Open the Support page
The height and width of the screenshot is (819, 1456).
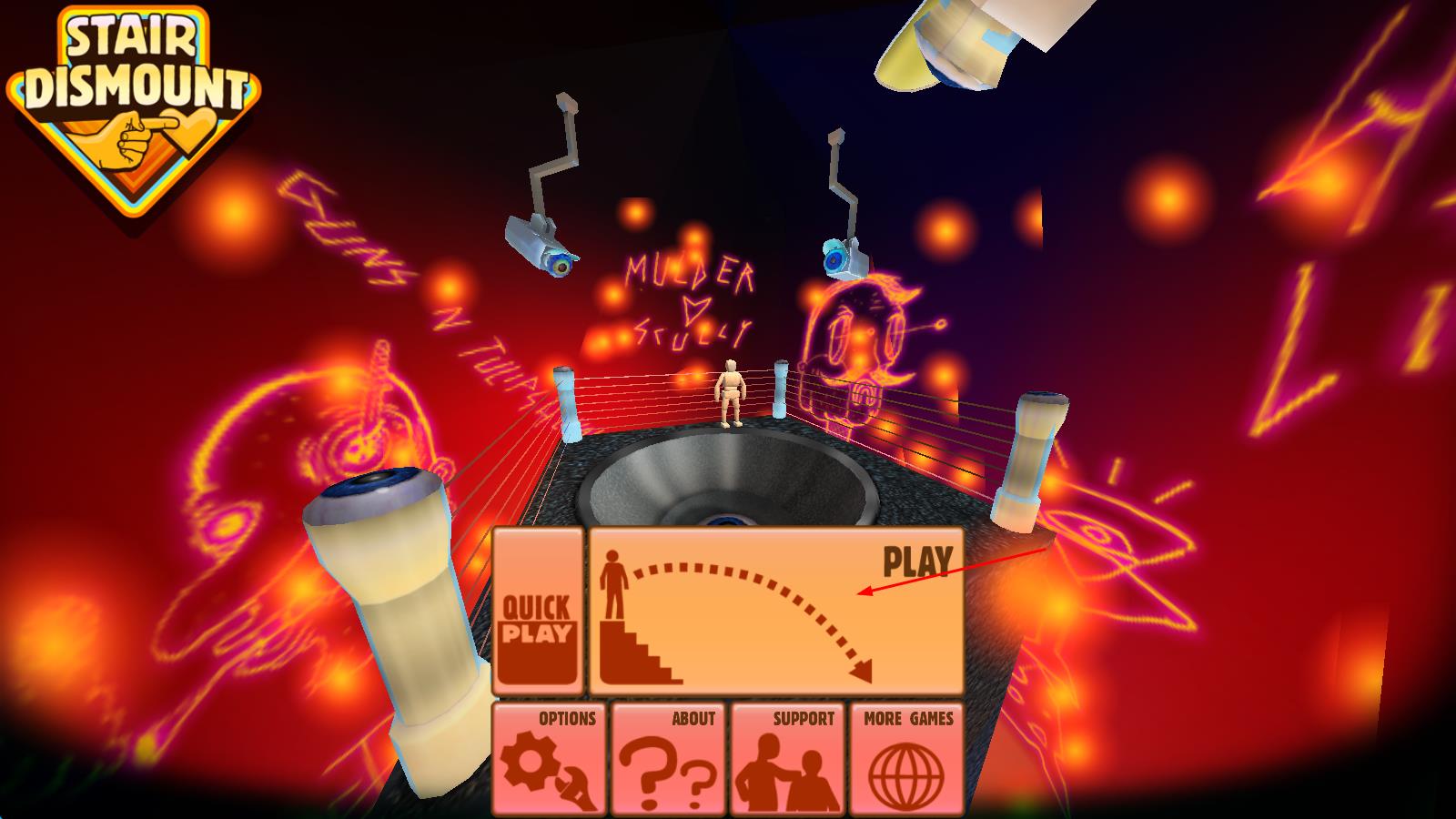click(788, 759)
